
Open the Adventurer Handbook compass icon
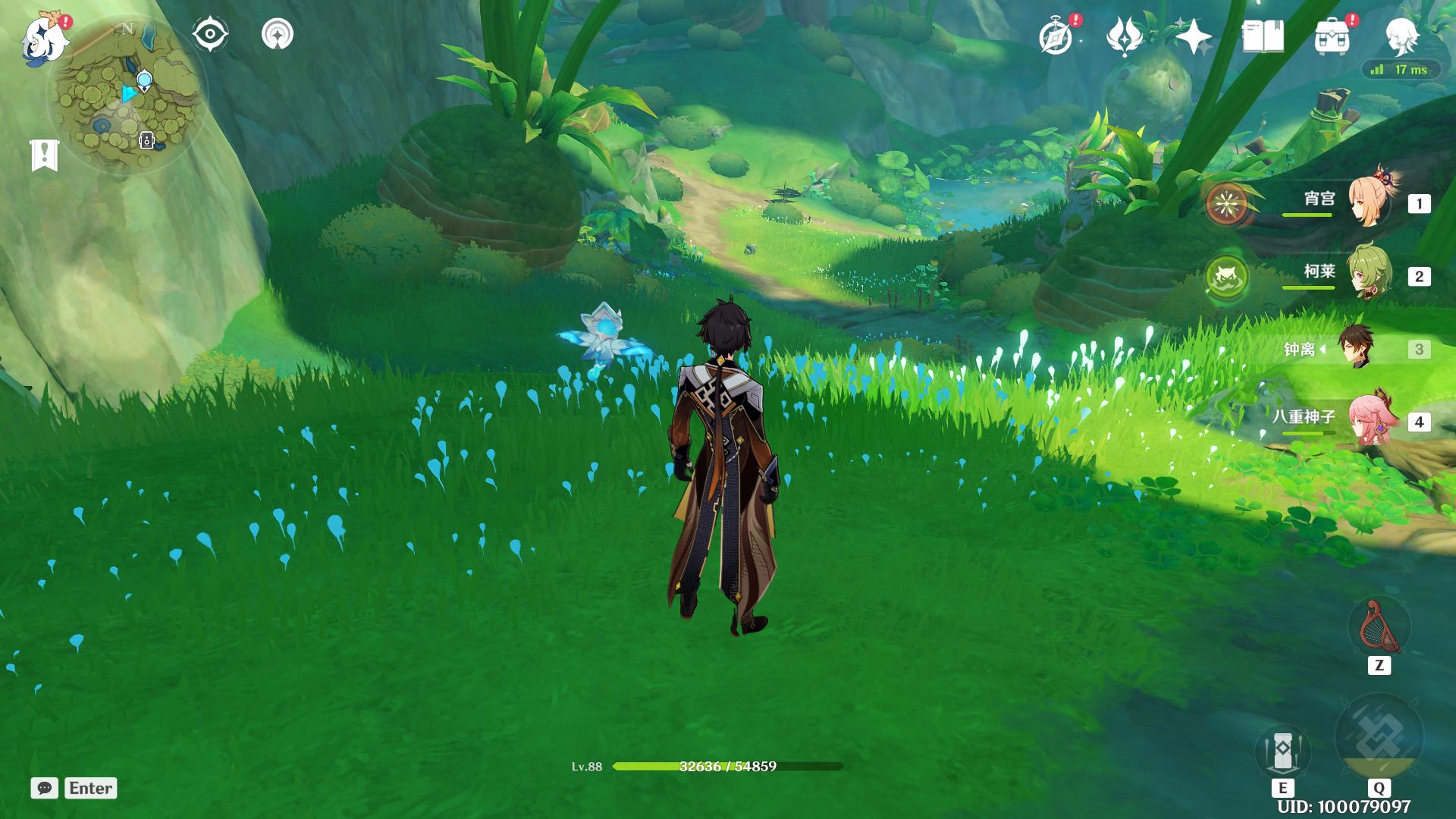click(x=1056, y=36)
